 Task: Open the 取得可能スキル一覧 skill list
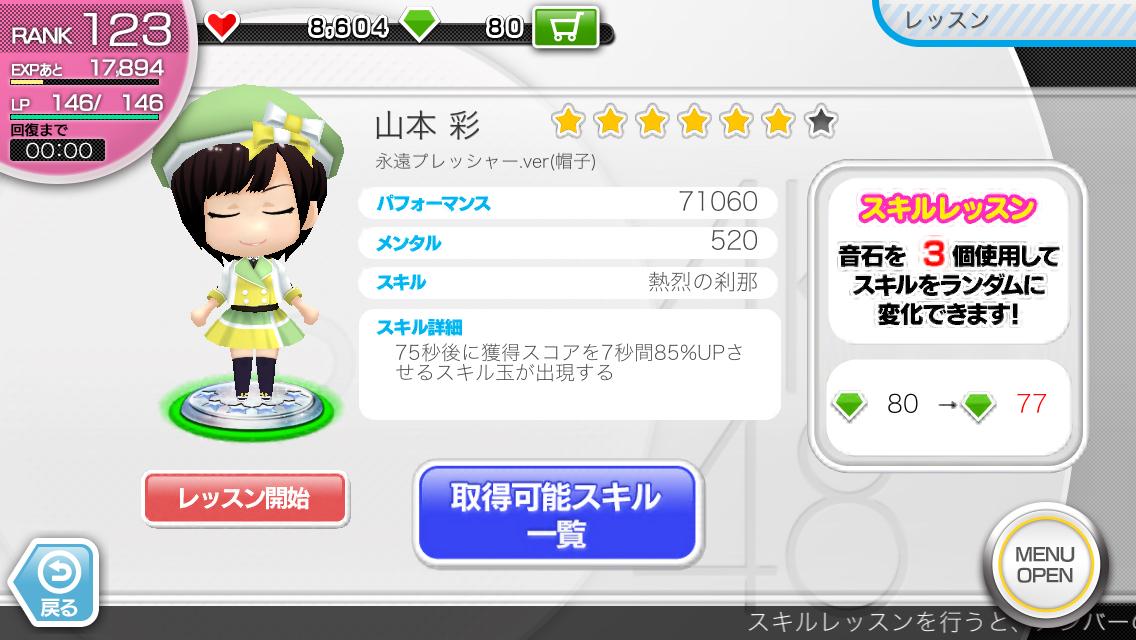coord(555,512)
